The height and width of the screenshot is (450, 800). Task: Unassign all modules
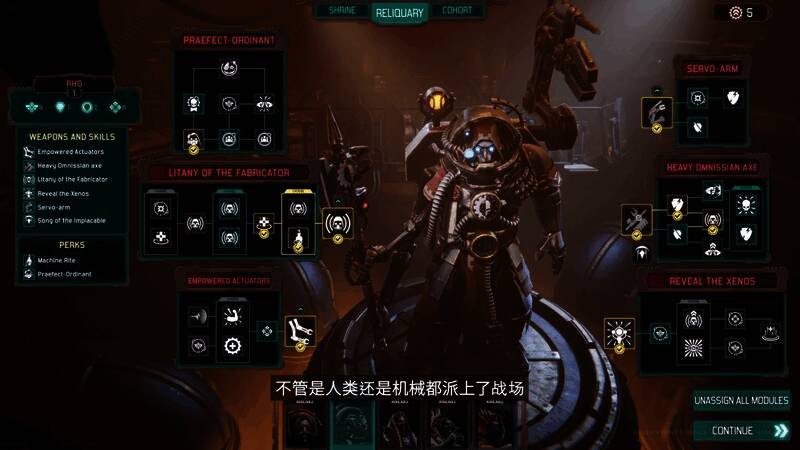741,400
